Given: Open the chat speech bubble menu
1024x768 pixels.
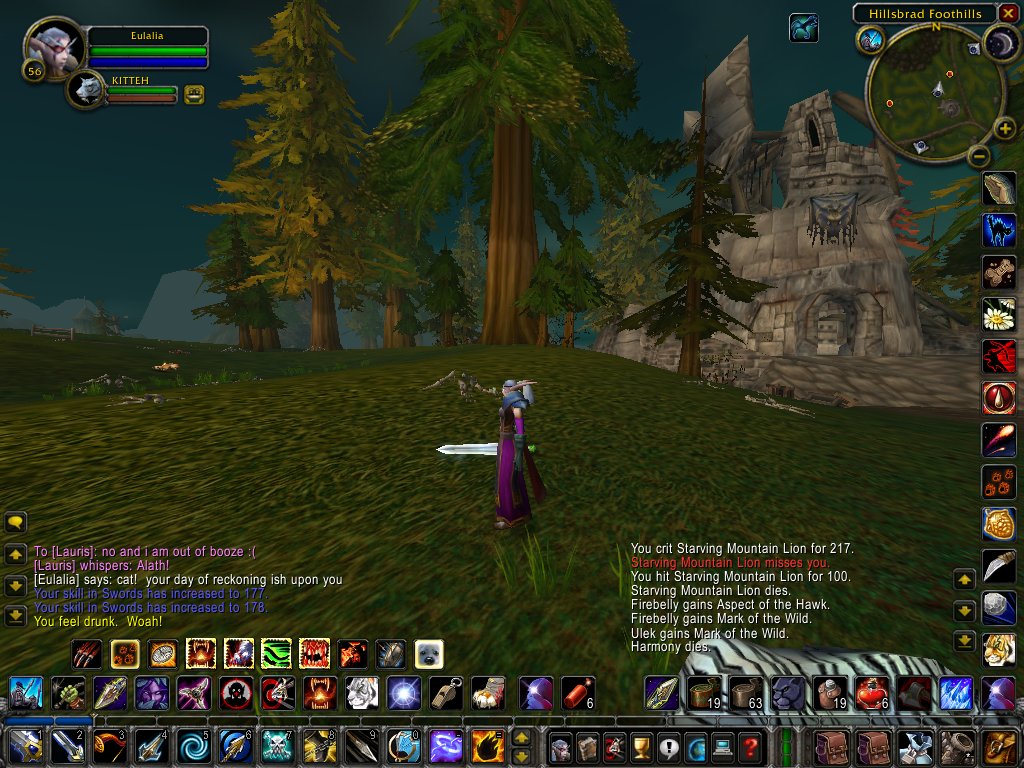Looking at the screenshot, I should pyautogui.click(x=15, y=522).
